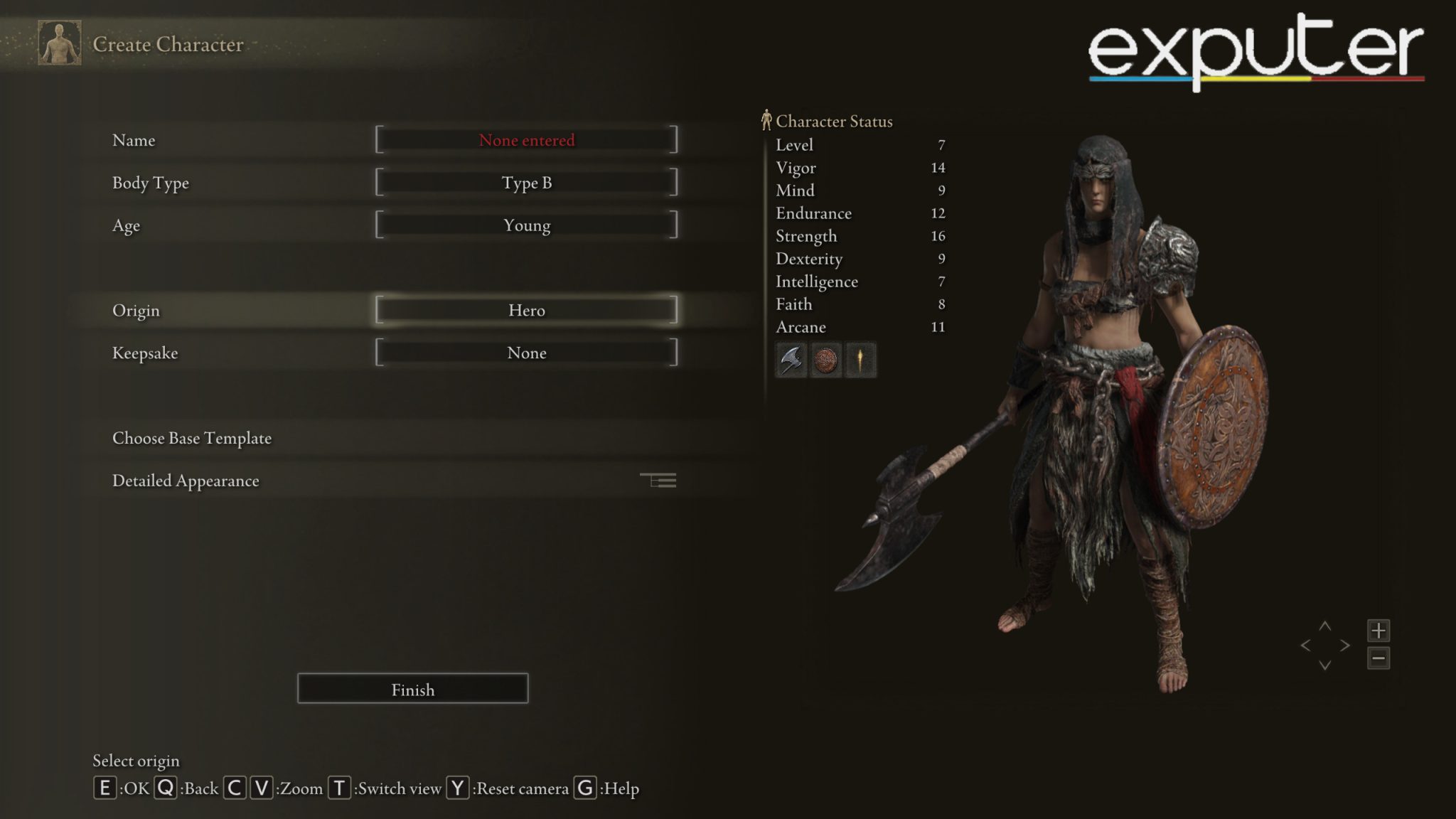Image resolution: width=1456 pixels, height=819 pixels.
Task: Click the exputer logo watermark
Action: (x=1257, y=45)
